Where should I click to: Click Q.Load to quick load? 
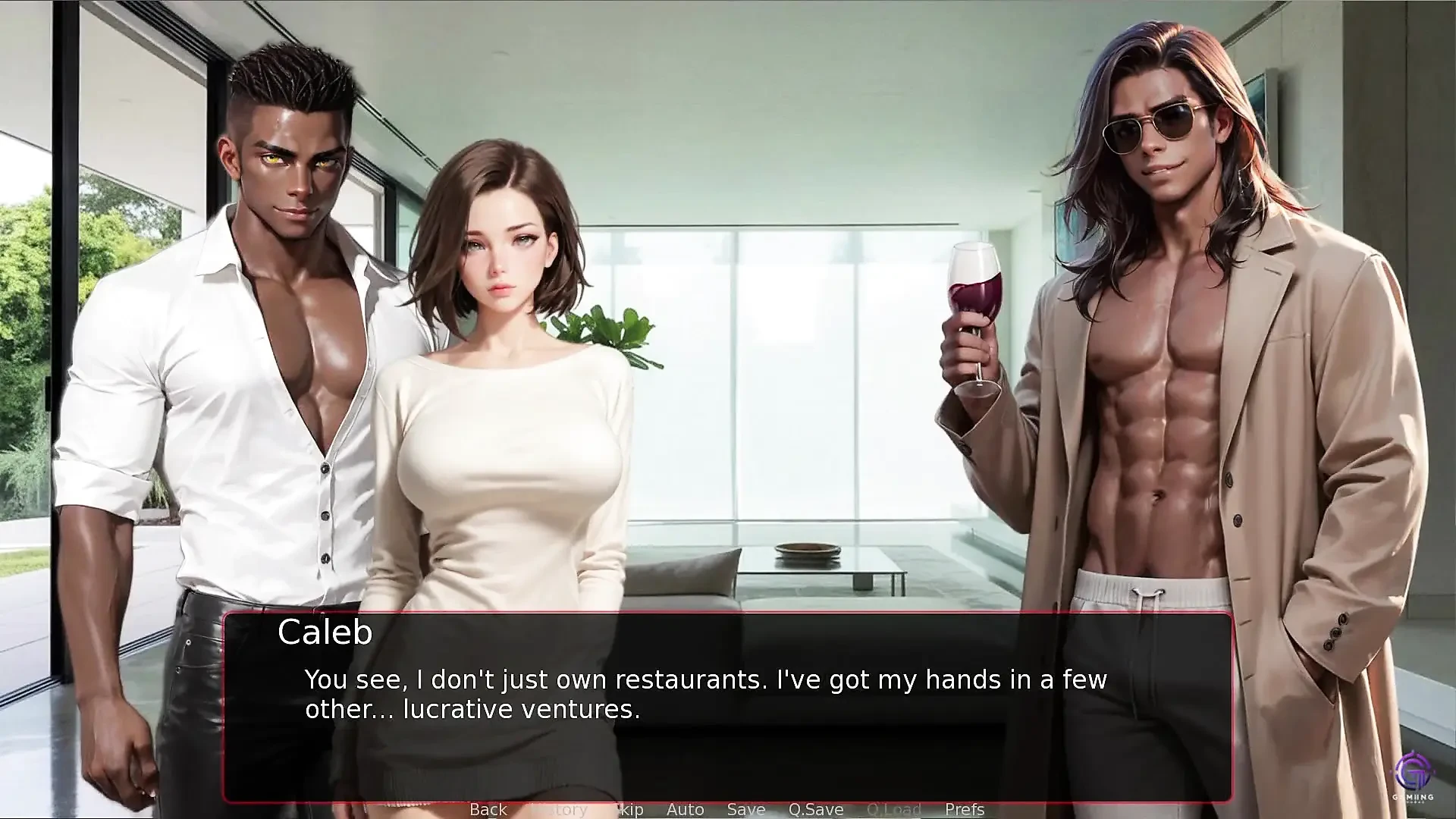[893, 809]
